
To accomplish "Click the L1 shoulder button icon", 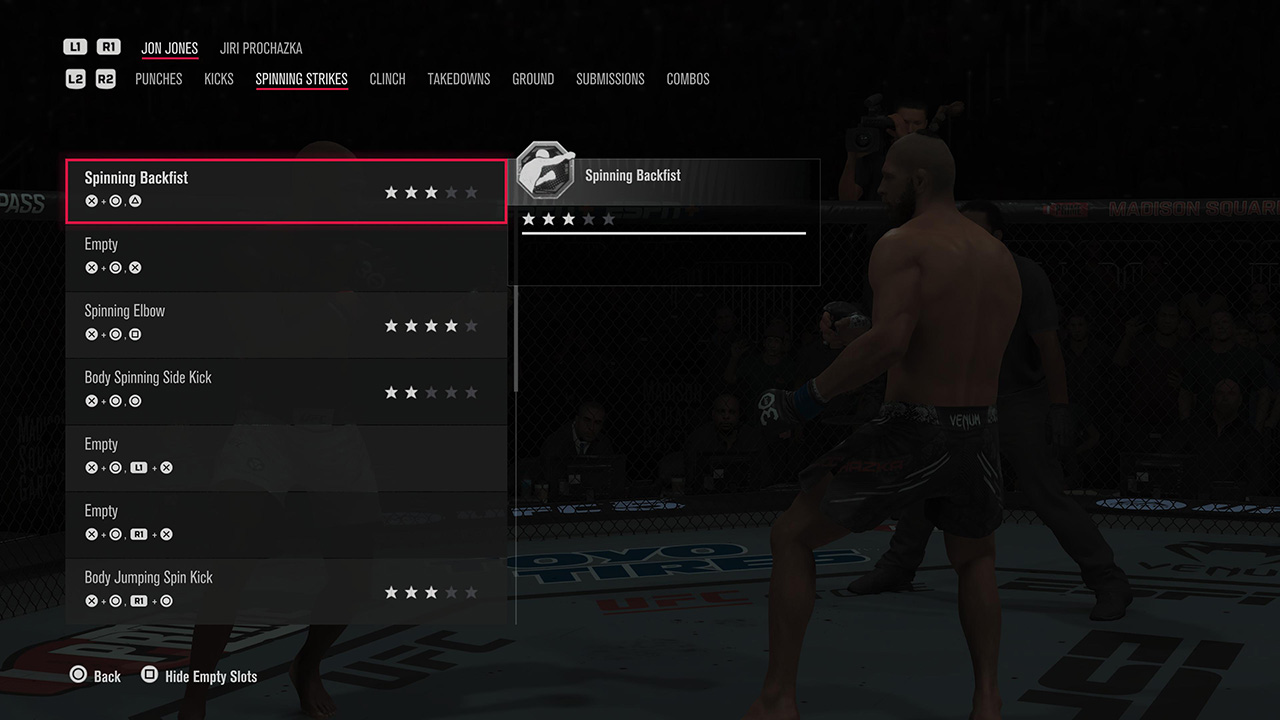I will coord(75,46).
